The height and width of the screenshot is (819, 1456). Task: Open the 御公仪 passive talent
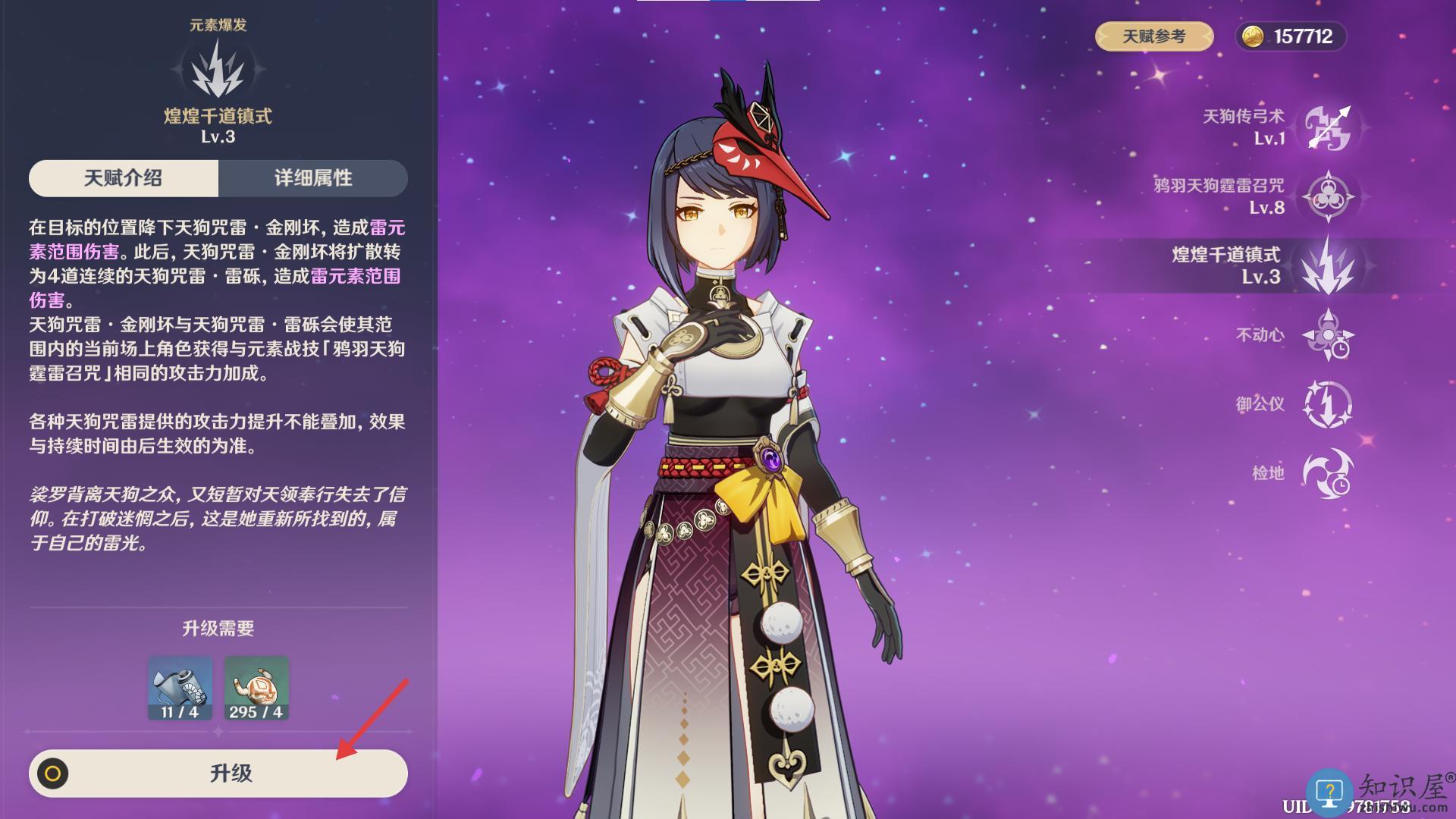(1327, 404)
